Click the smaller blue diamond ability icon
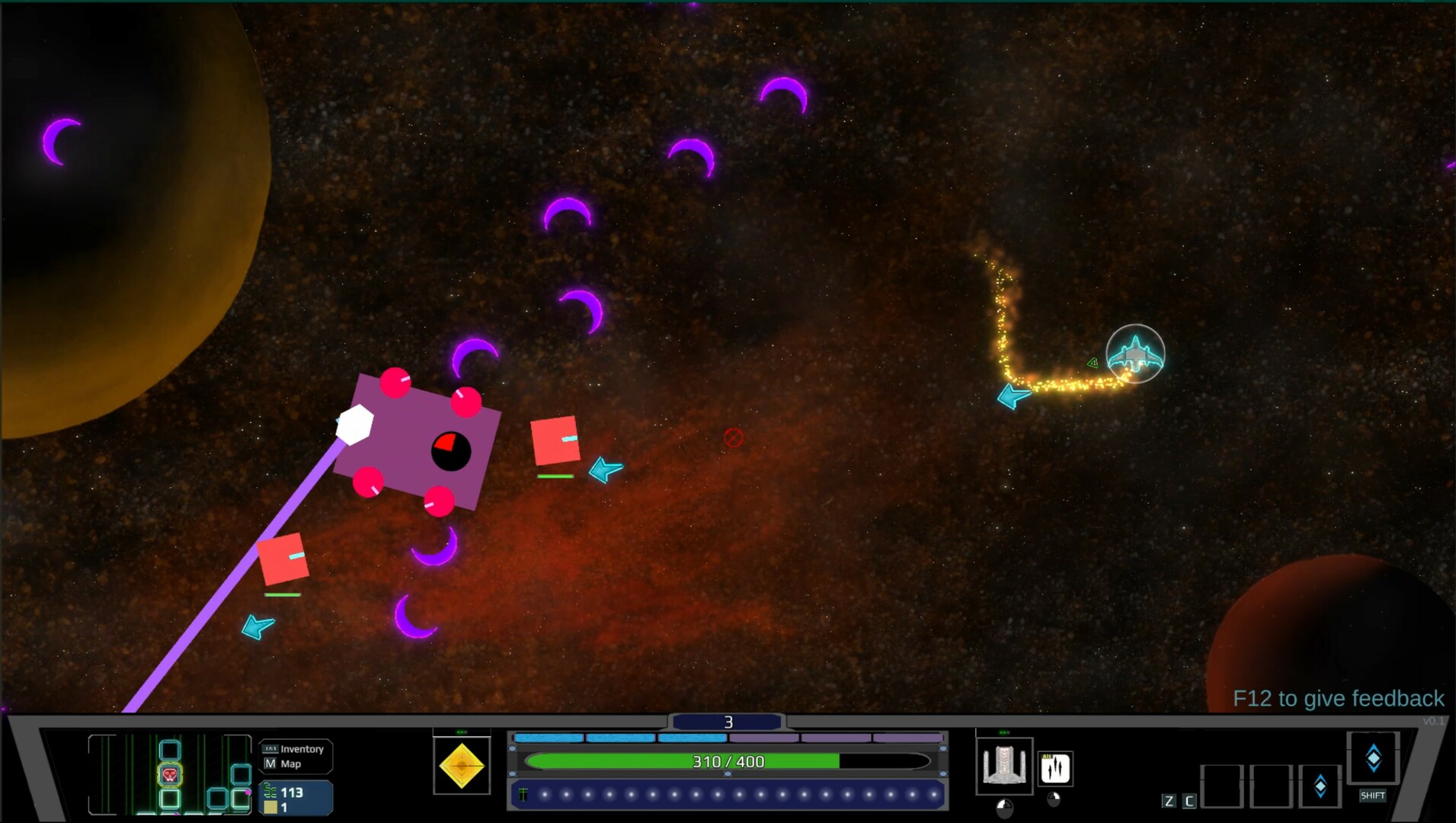Screen dimensions: 1456x823 coord(1320,784)
